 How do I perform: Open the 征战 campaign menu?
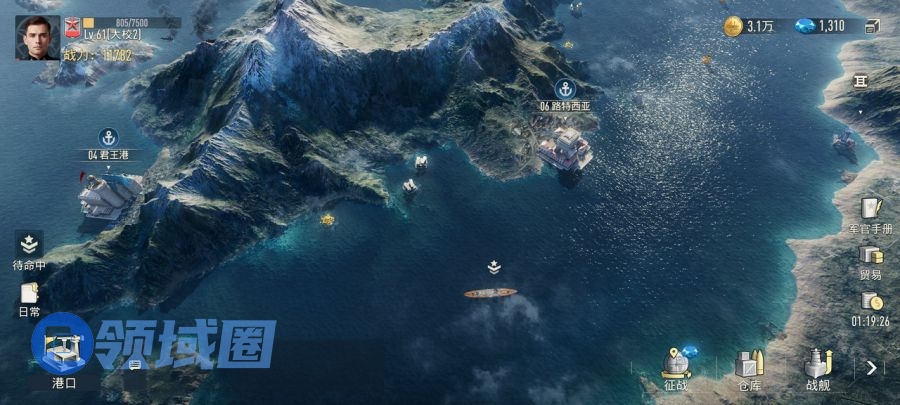pos(677,368)
